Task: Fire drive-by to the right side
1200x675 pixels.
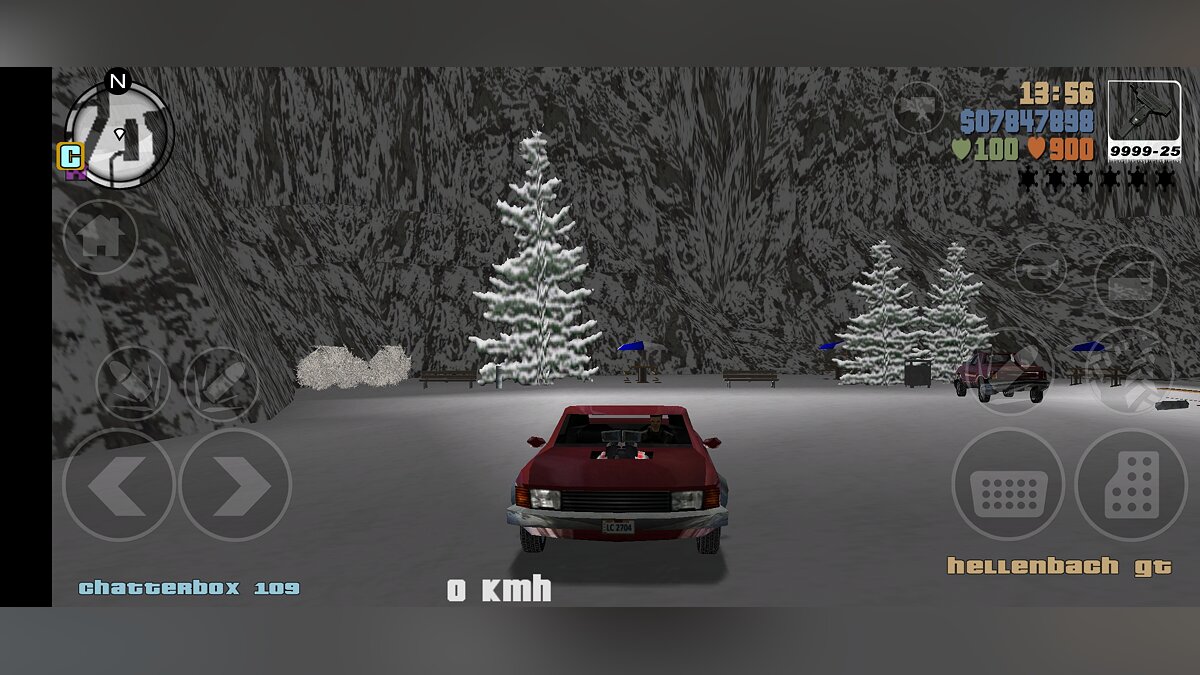Action: click(221, 383)
